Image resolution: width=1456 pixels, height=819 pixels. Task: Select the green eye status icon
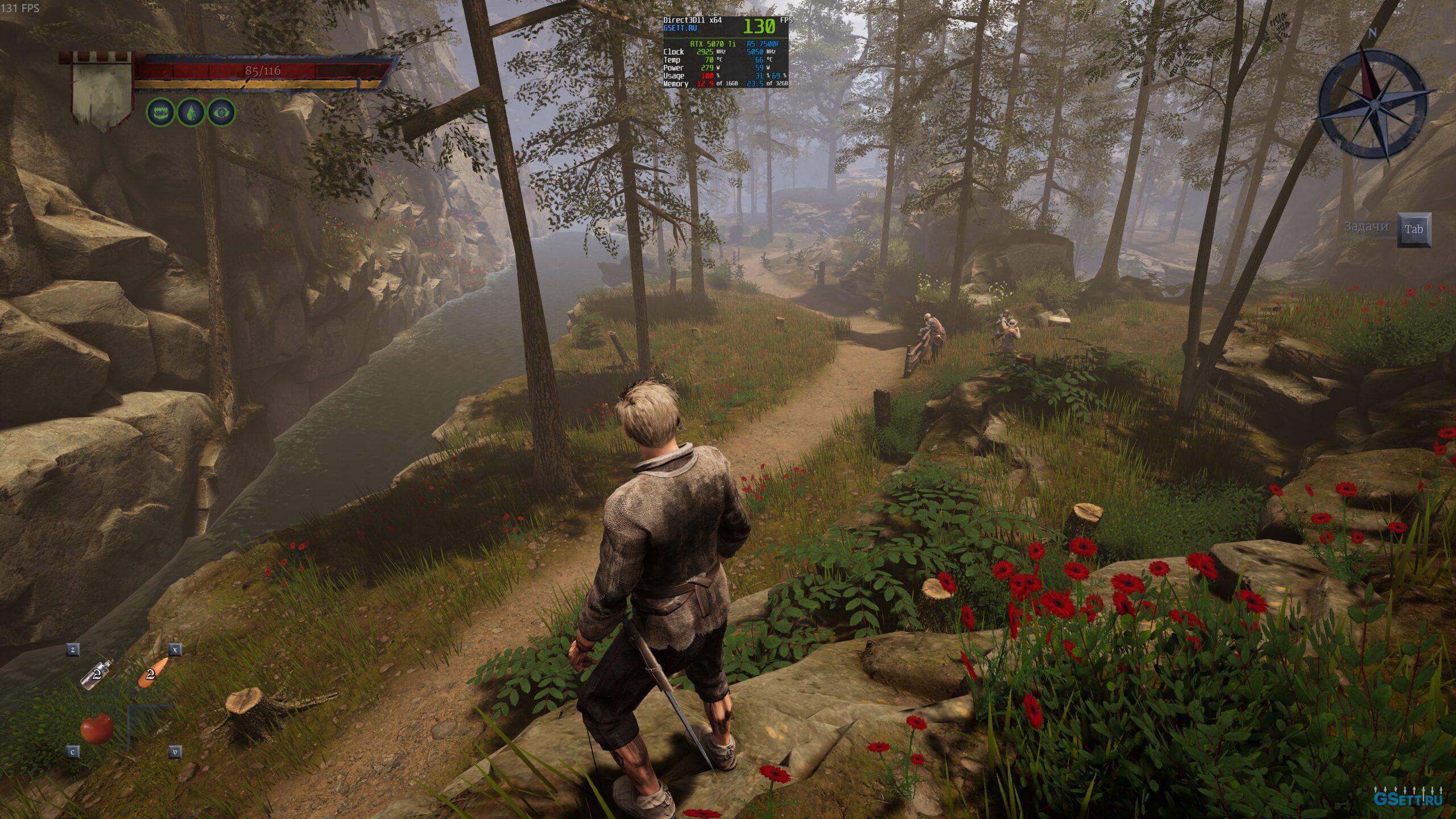point(221,113)
